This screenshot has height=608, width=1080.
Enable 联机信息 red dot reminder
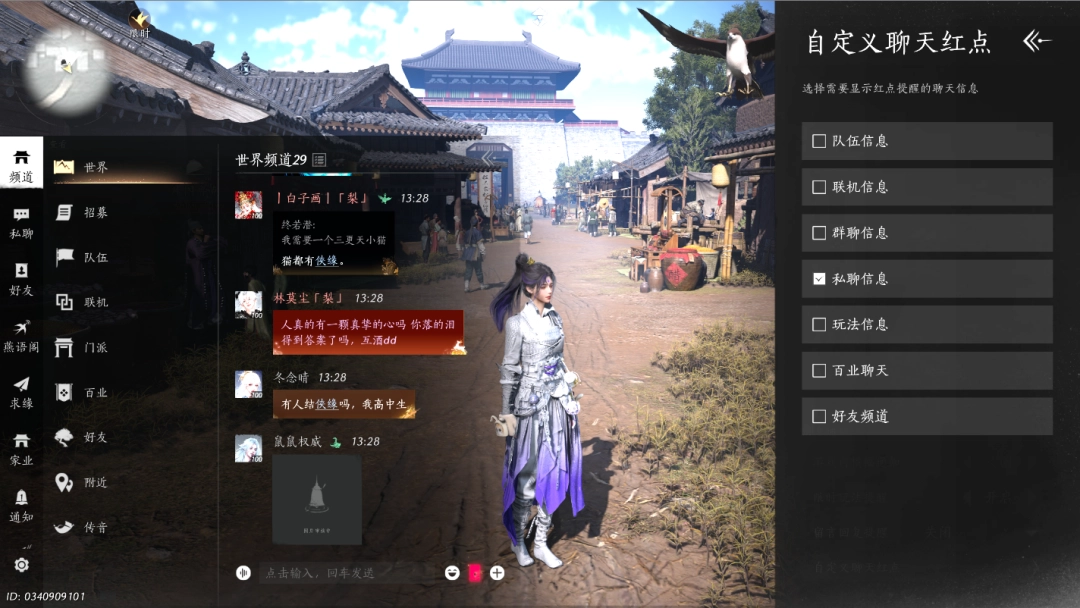click(819, 187)
